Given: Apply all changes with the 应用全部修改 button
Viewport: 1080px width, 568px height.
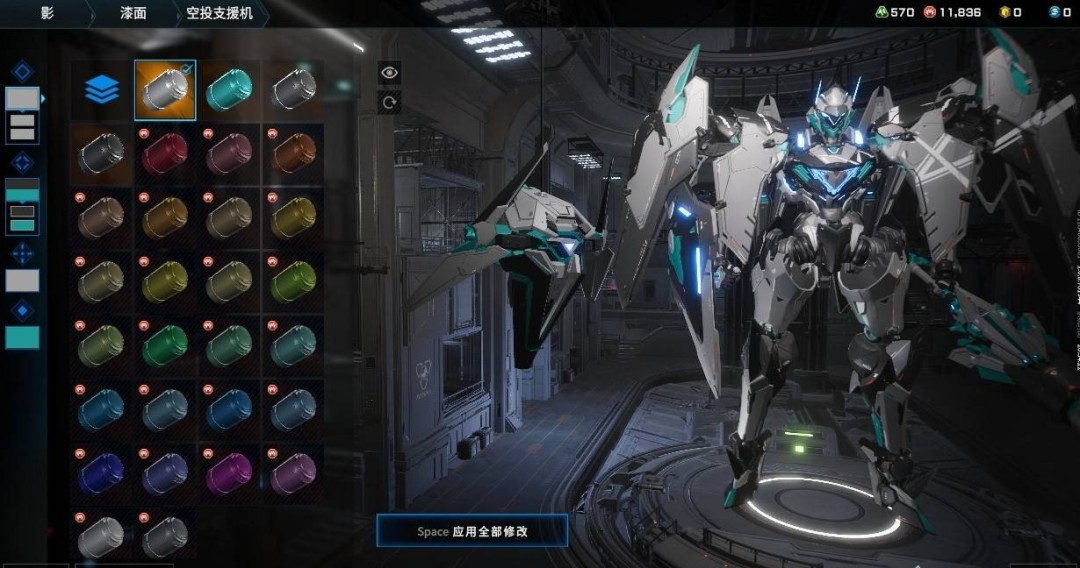Looking at the screenshot, I should [x=472, y=531].
